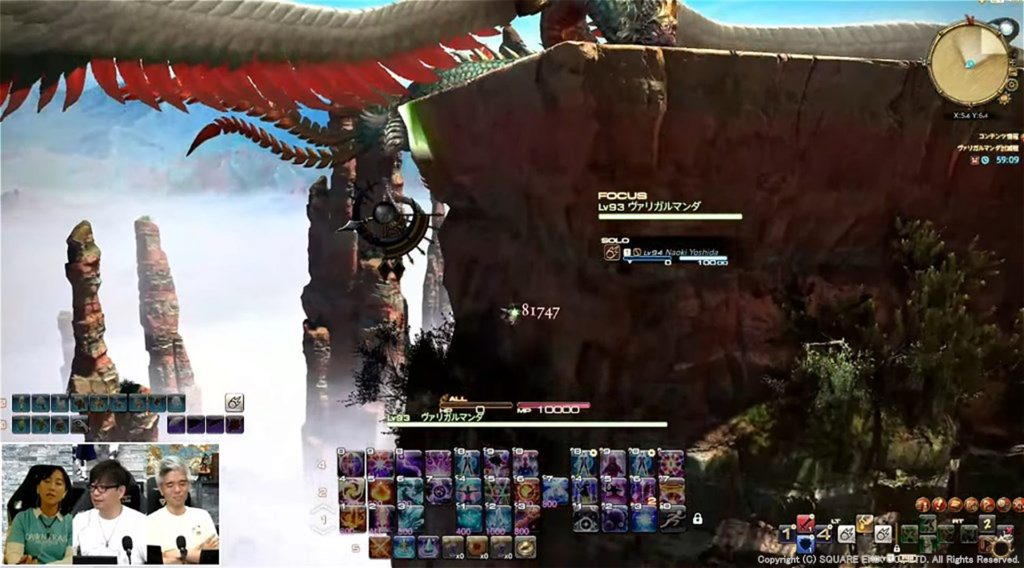The height and width of the screenshot is (568, 1024).
Task: Activate the Sprint running-figure action
Action: pyautogui.click(x=672, y=518)
